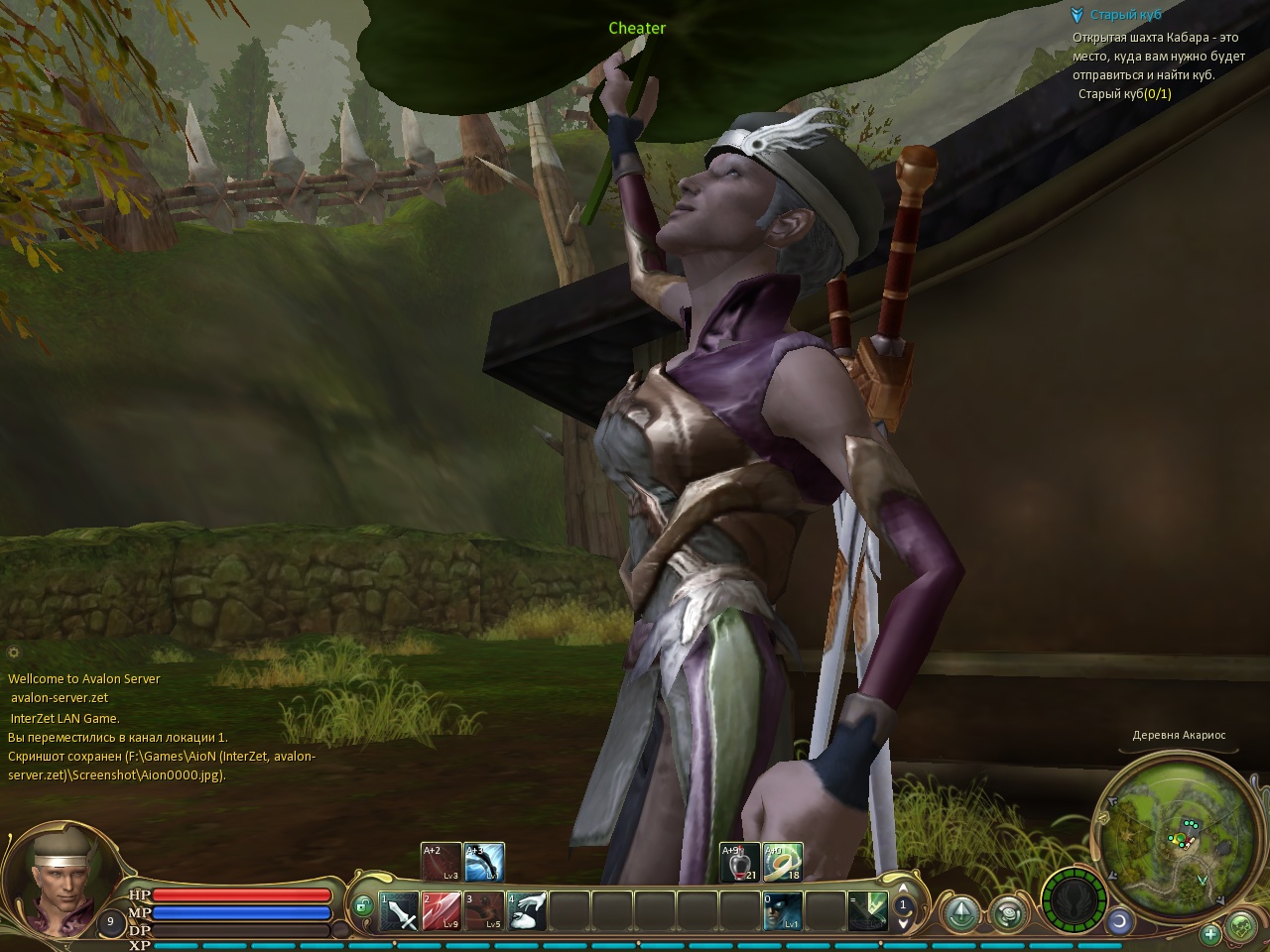Click the blue crescent moon button
Image resolution: width=1270 pixels, height=952 pixels.
coord(1119,921)
